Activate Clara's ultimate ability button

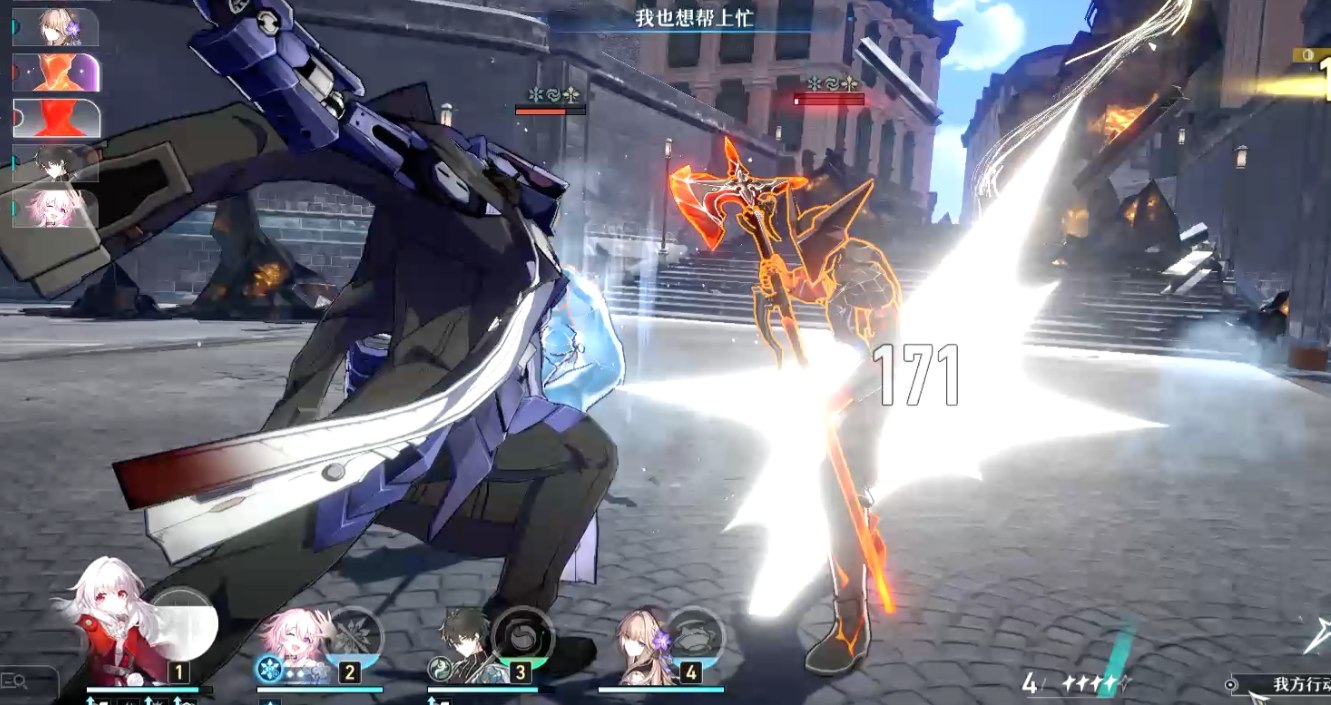point(182,622)
